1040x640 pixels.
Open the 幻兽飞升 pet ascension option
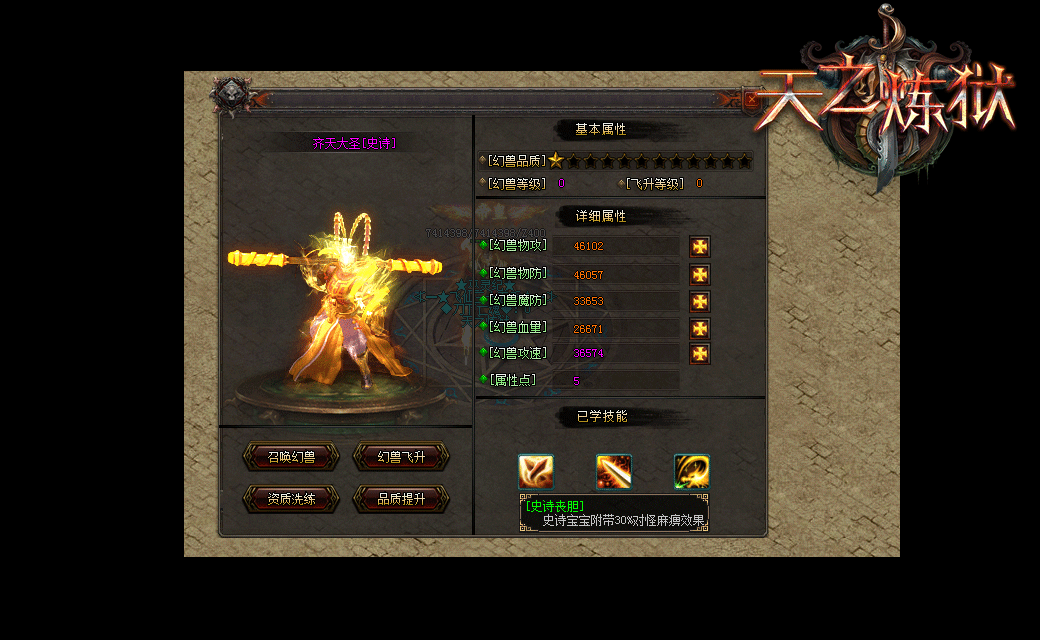coord(401,457)
